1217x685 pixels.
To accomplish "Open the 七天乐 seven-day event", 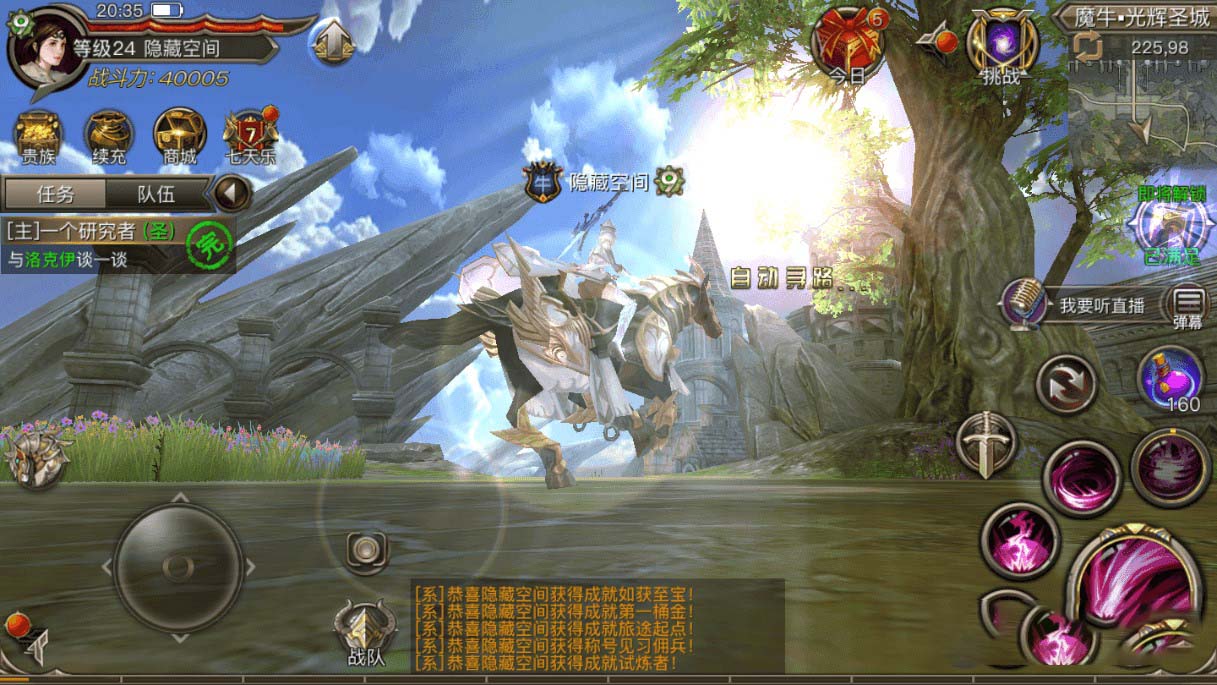I will pyautogui.click(x=250, y=138).
